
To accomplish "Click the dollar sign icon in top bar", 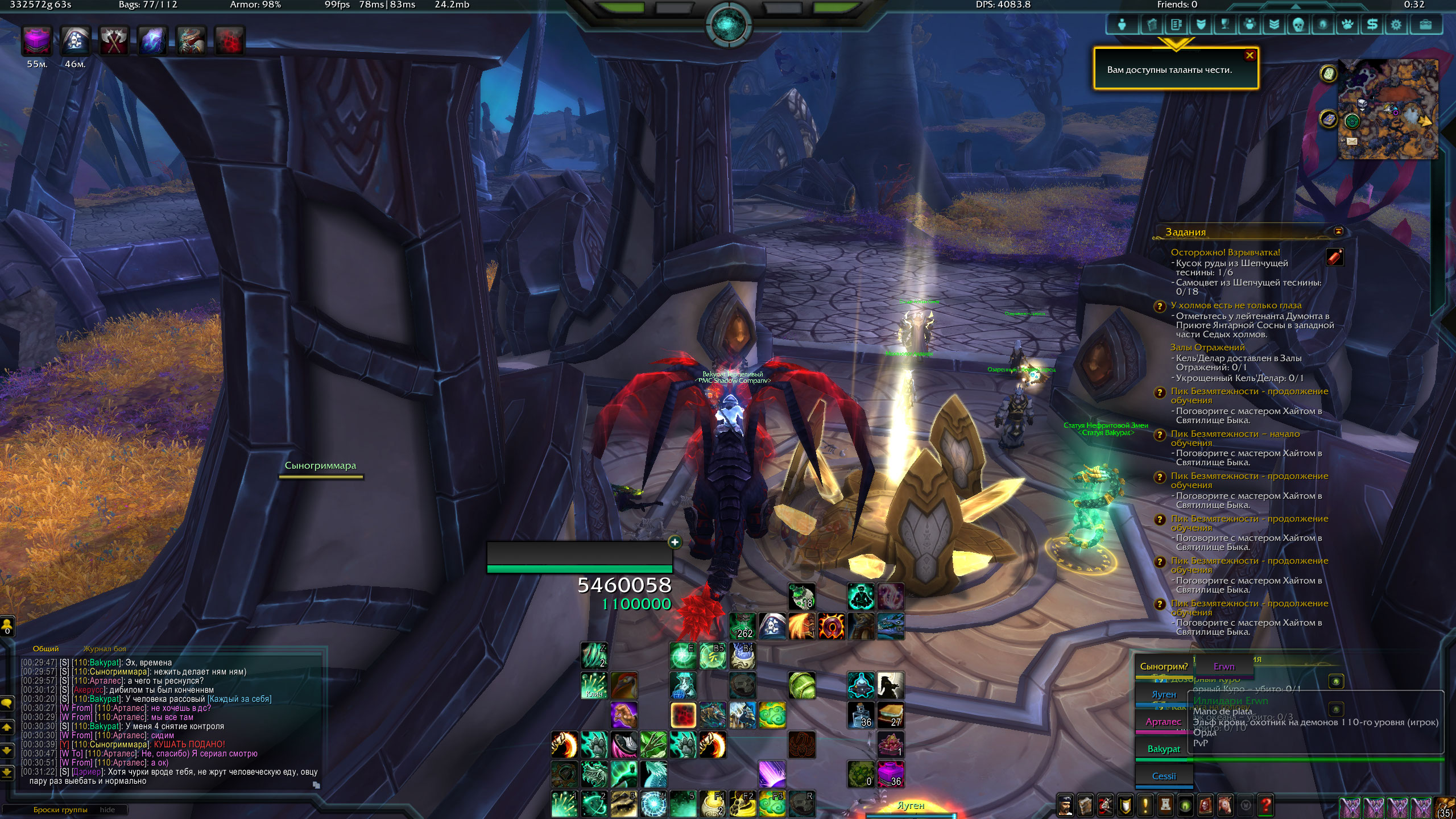I will click(1372, 24).
